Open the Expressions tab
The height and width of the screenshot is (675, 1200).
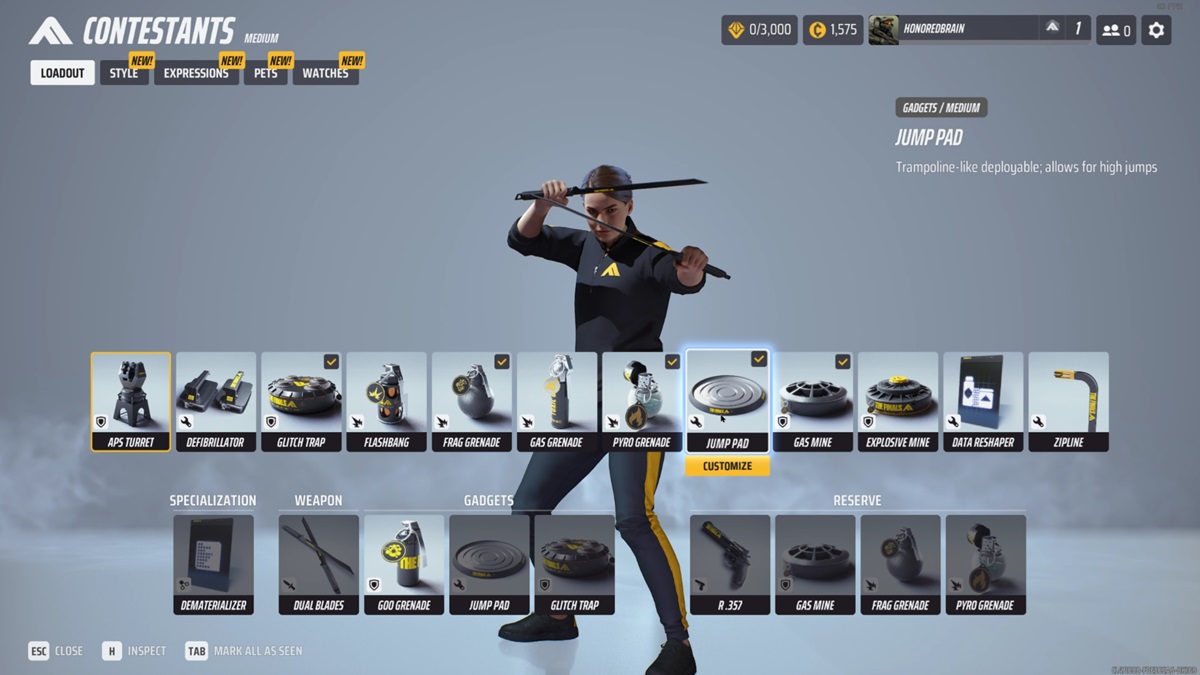(x=196, y=73)
